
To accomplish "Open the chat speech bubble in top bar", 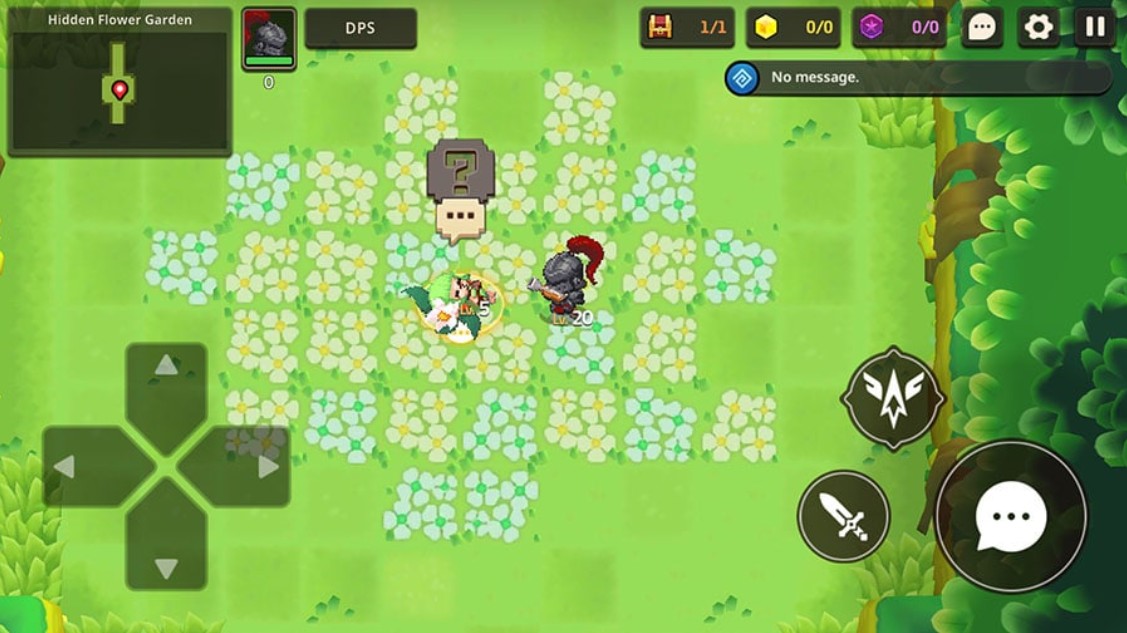I will [x=982, y=28].
